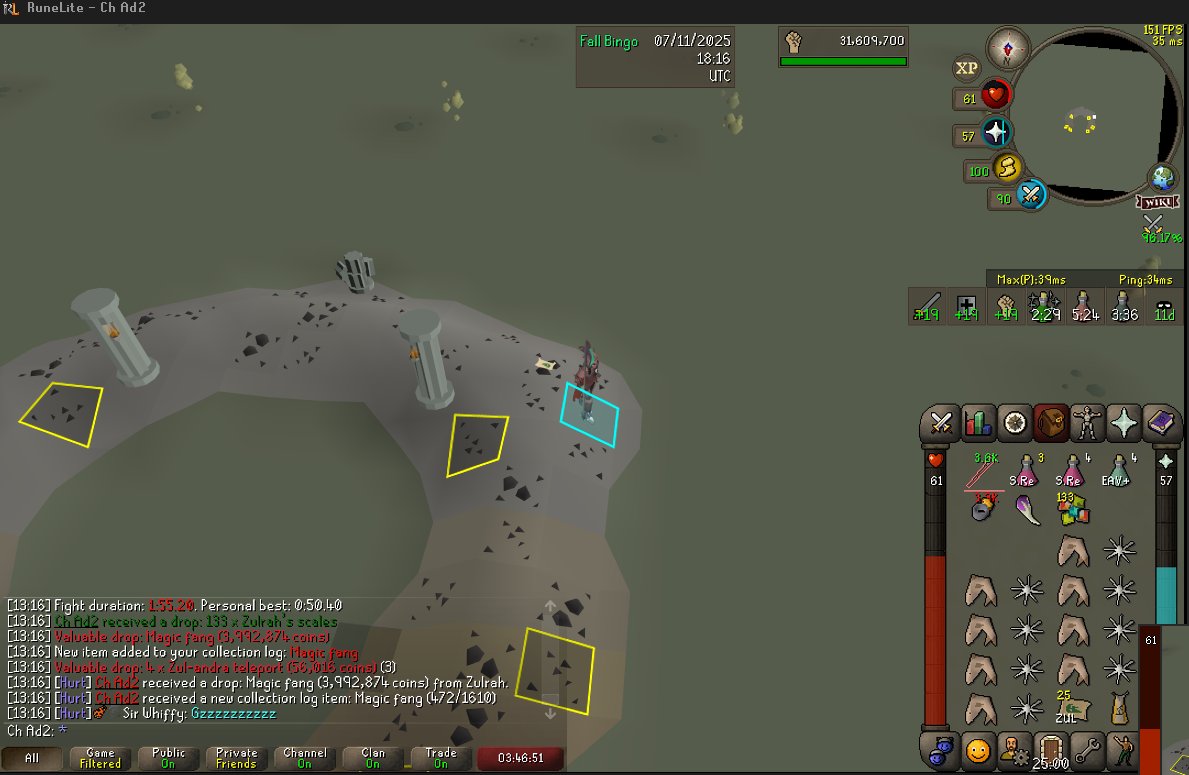The height and width of the screenshot is (775, 1189).
Task: Open the Logout door tab
Action: coord(1051,746)
